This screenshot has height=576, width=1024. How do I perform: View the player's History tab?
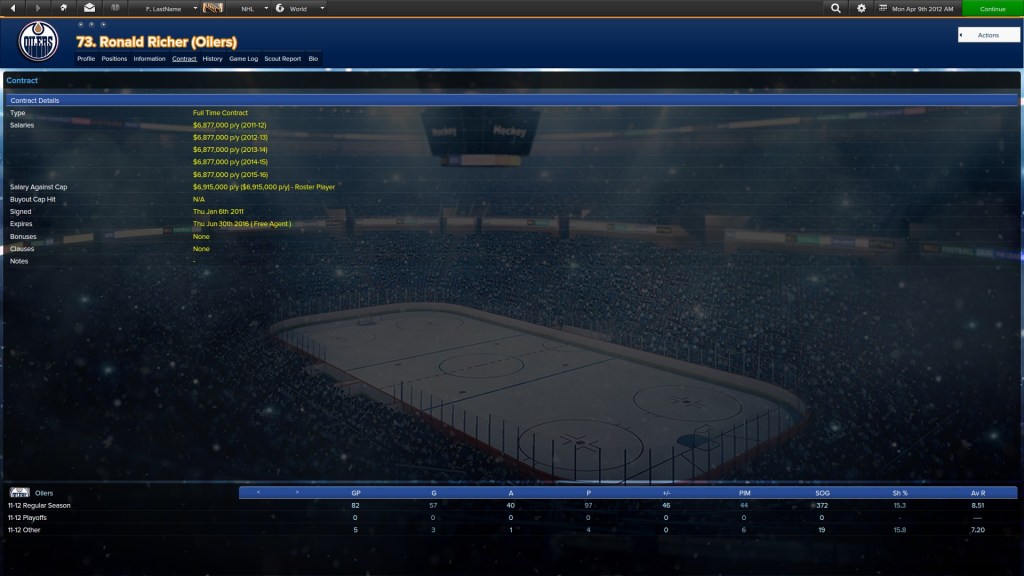click(x=212, y=59)
